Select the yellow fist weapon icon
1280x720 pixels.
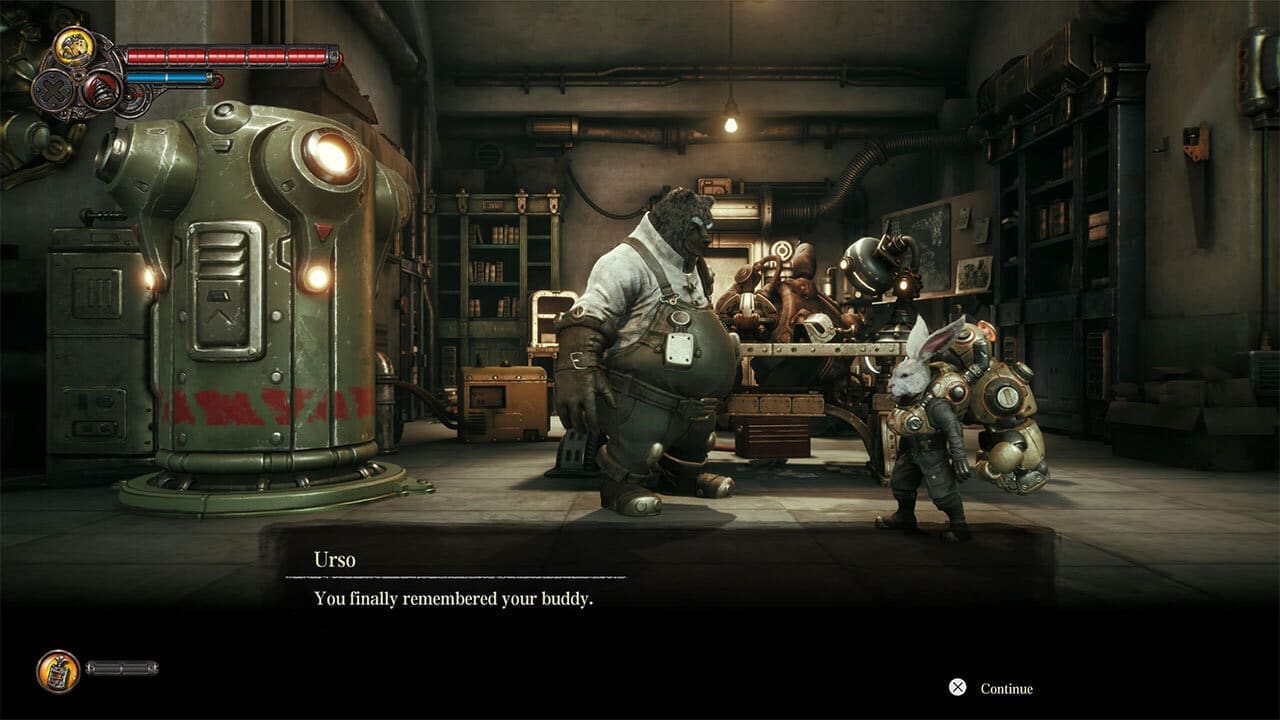coord(73,45)
